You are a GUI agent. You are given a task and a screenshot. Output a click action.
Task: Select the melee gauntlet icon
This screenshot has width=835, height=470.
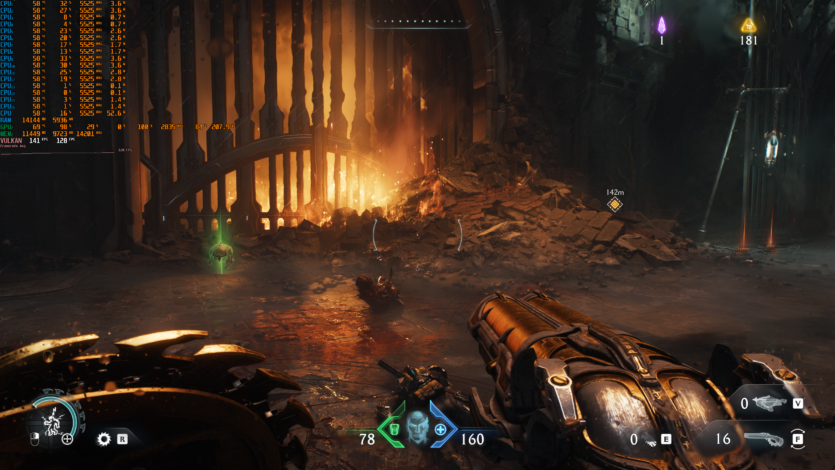point(651,440)
